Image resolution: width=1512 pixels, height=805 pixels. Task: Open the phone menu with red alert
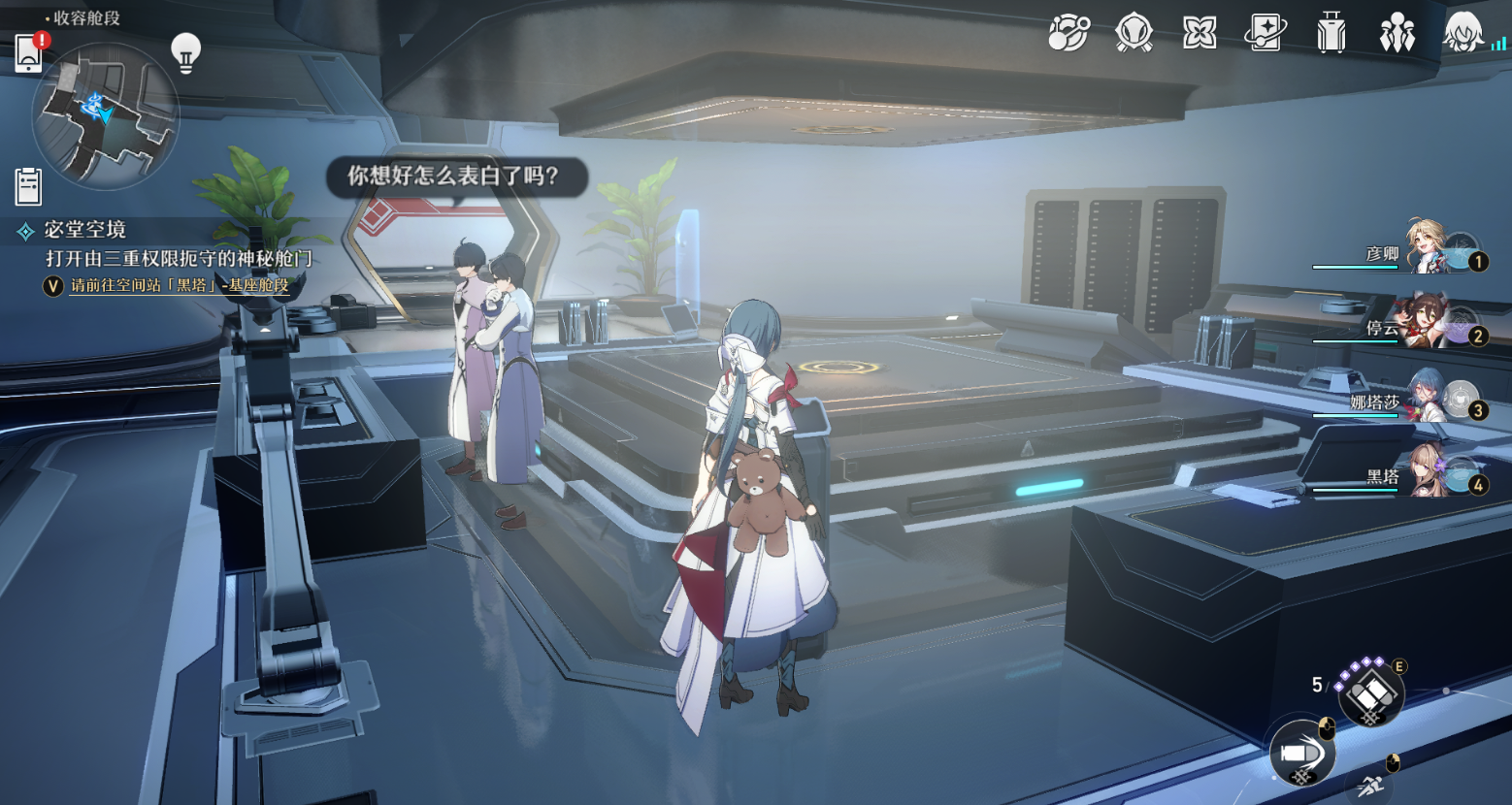[29, 53]
